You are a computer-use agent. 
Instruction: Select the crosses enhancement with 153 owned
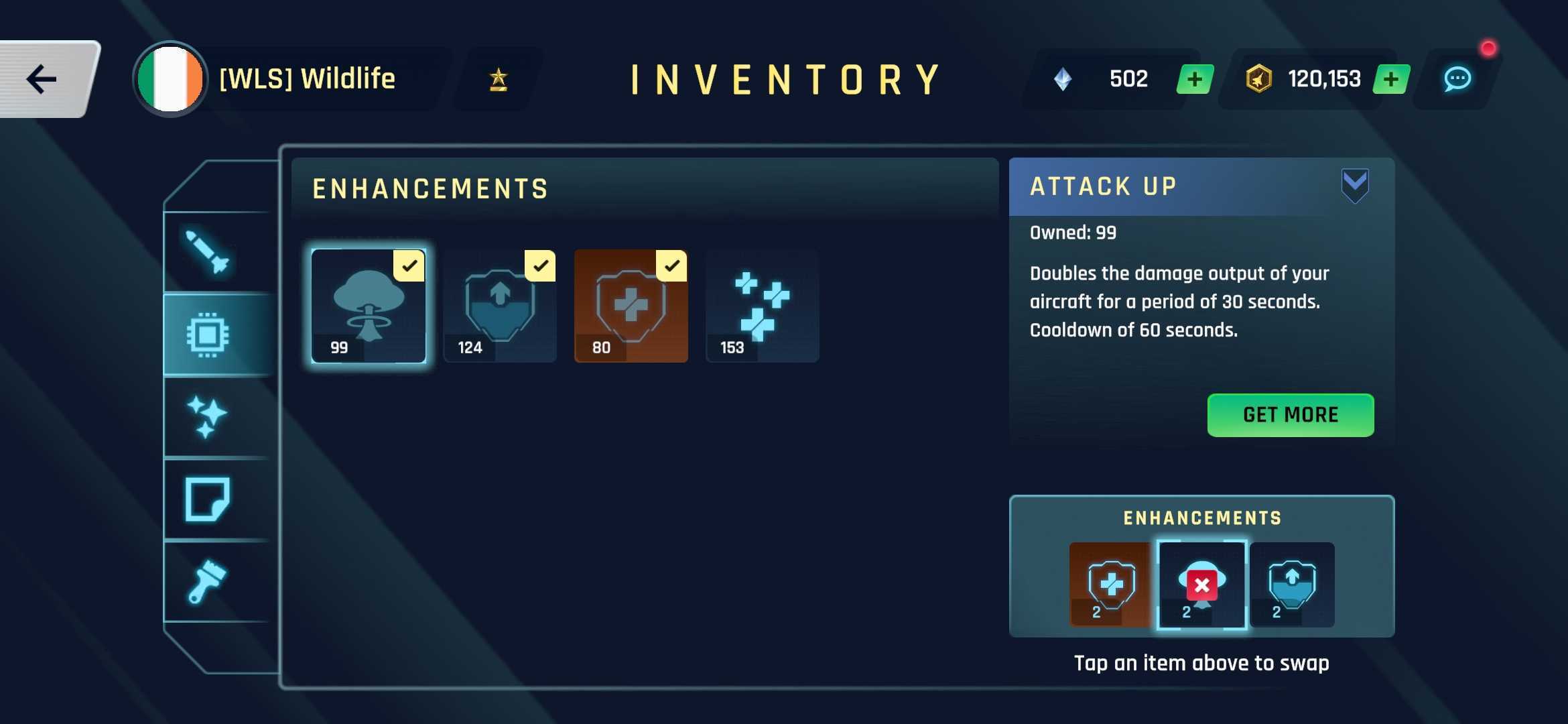[x=762, y=307]
